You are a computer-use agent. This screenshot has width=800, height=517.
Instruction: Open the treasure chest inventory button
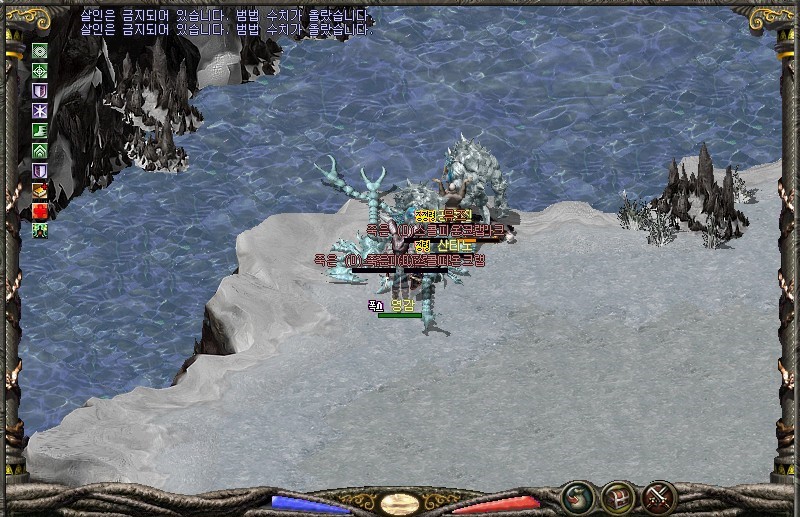pos(618,497)
